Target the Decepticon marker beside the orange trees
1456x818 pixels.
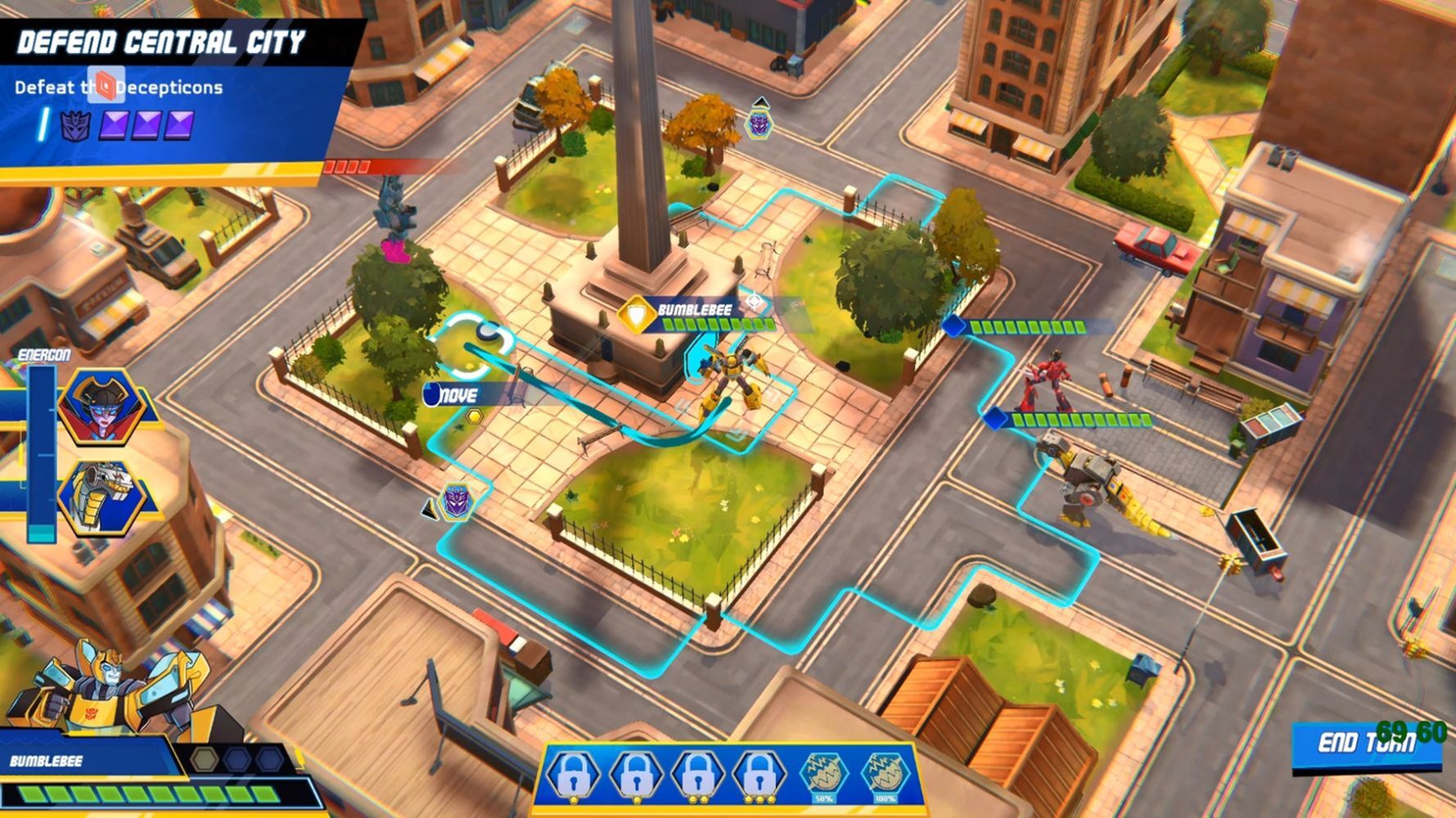point(760,123)
